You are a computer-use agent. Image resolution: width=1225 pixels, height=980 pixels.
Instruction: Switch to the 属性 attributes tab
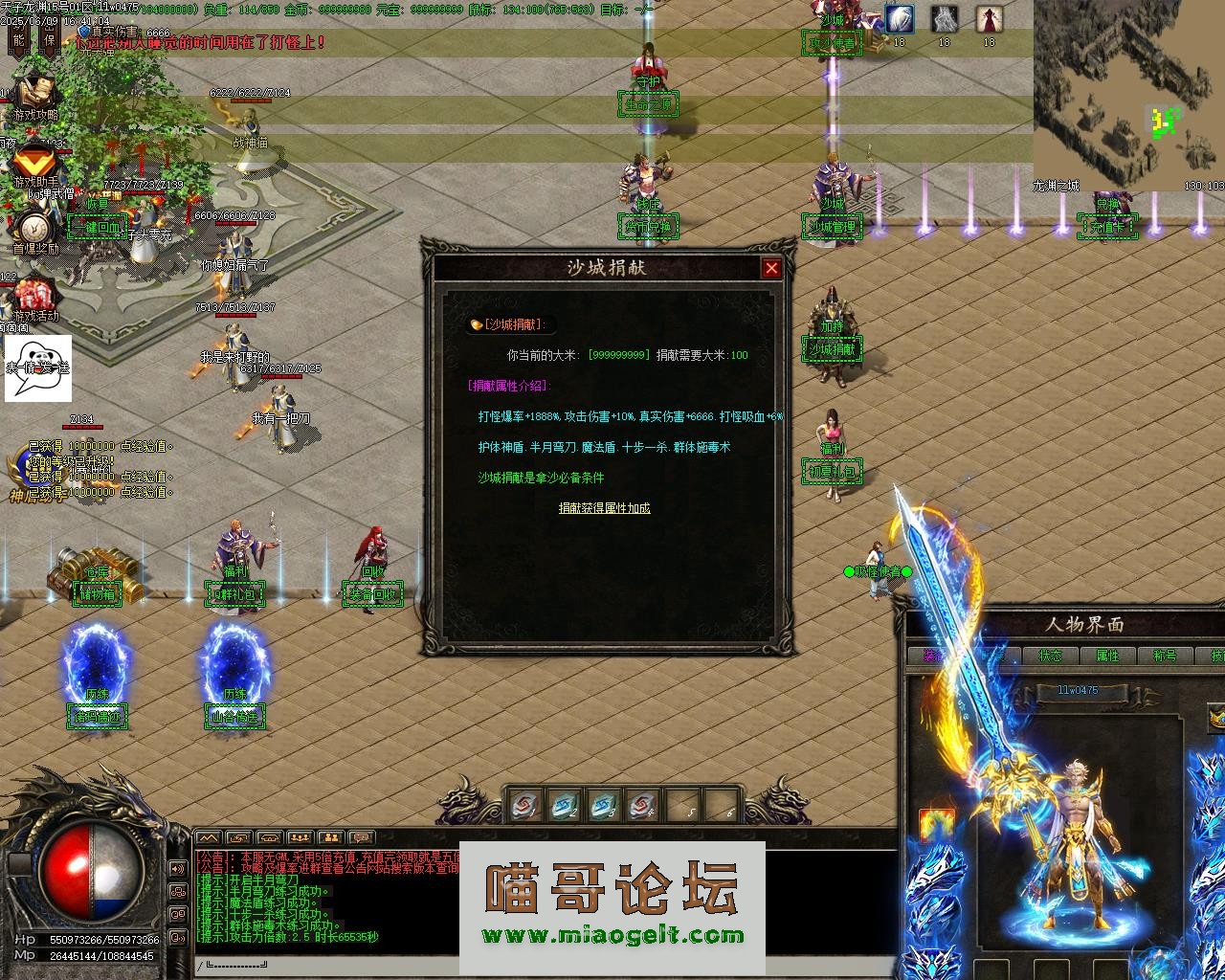pos(1108,656)
